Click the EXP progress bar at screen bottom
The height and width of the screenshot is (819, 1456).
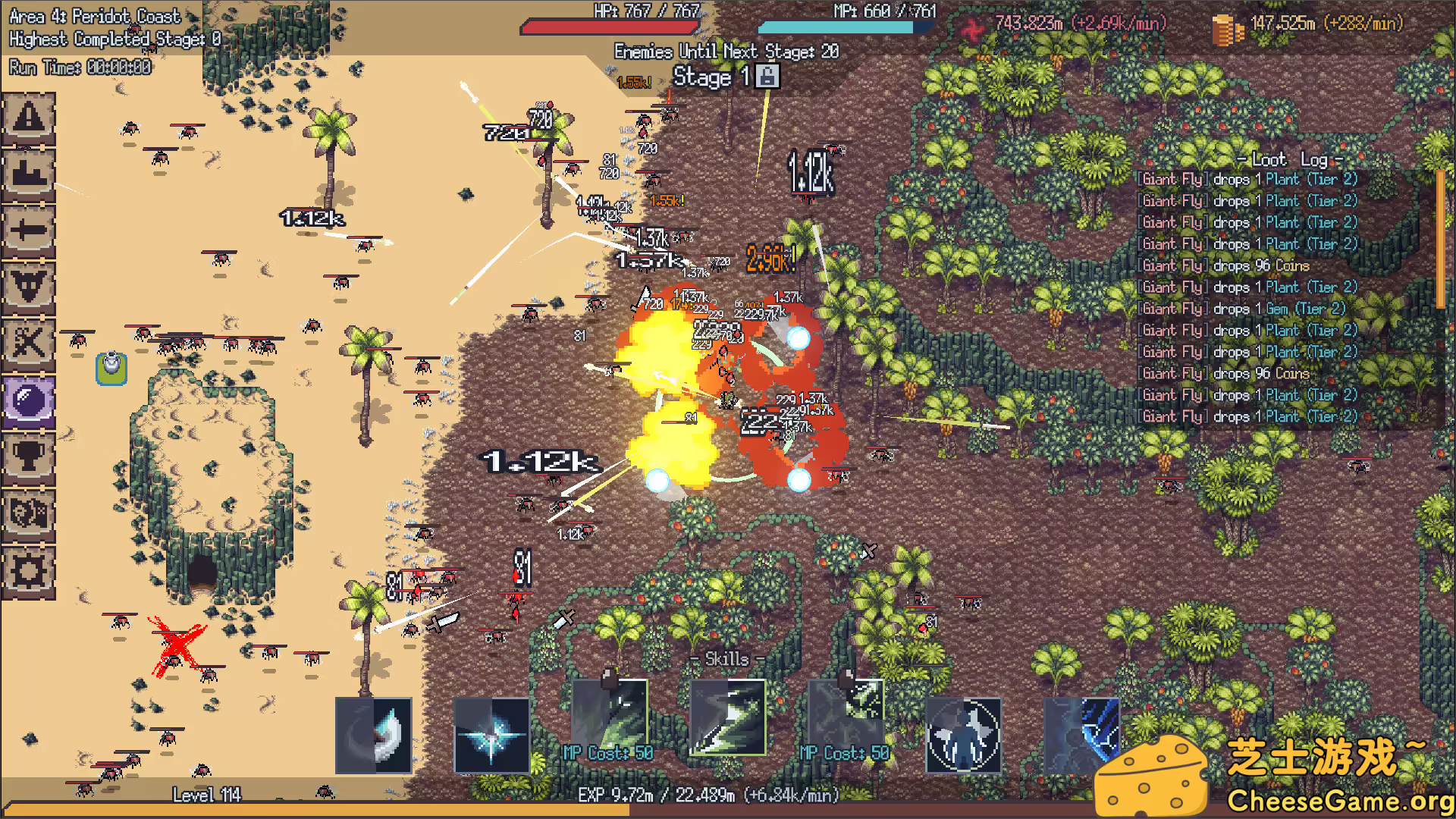point(705,797)
